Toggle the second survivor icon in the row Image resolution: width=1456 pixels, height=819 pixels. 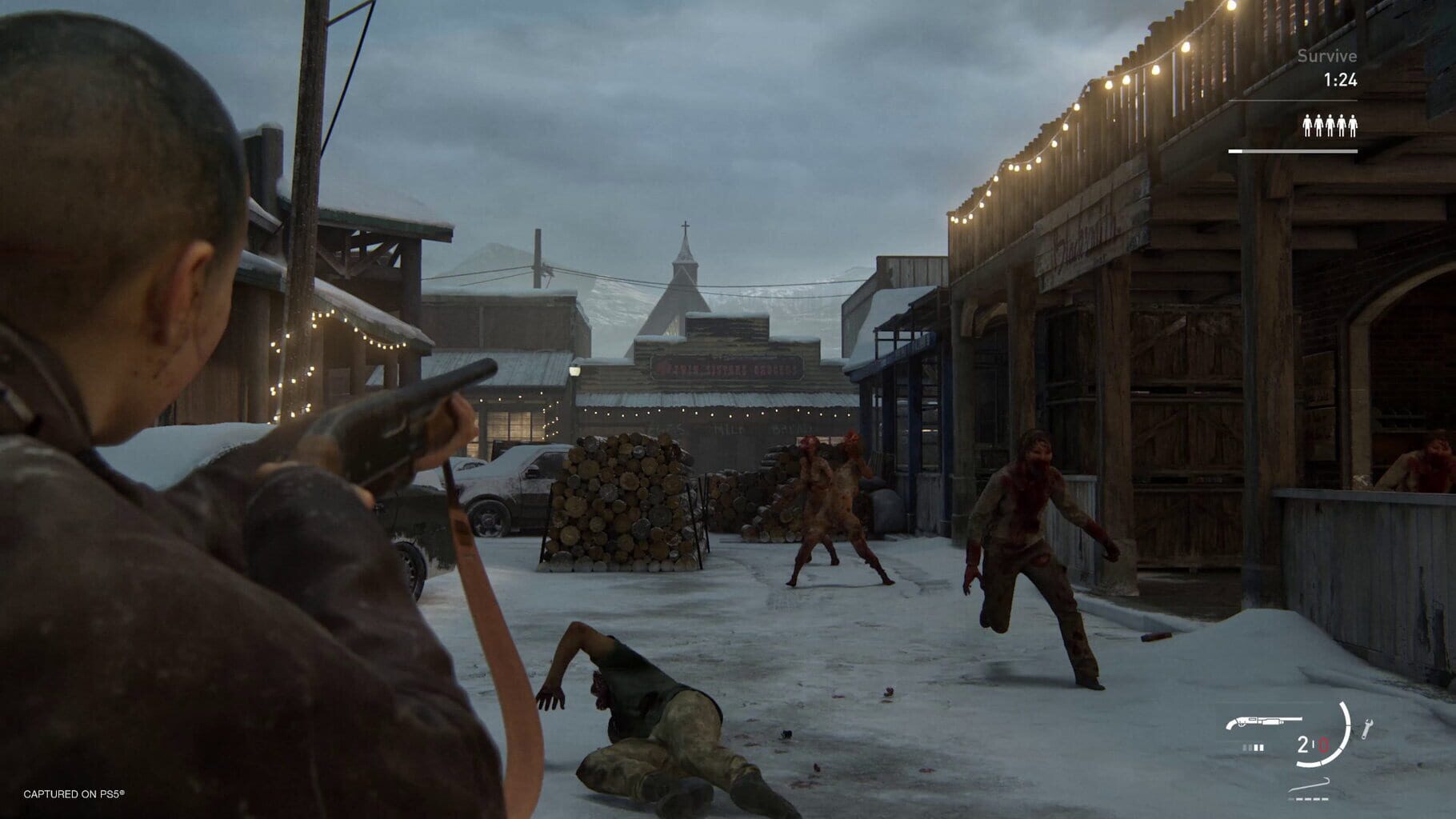pos(1318,126)
